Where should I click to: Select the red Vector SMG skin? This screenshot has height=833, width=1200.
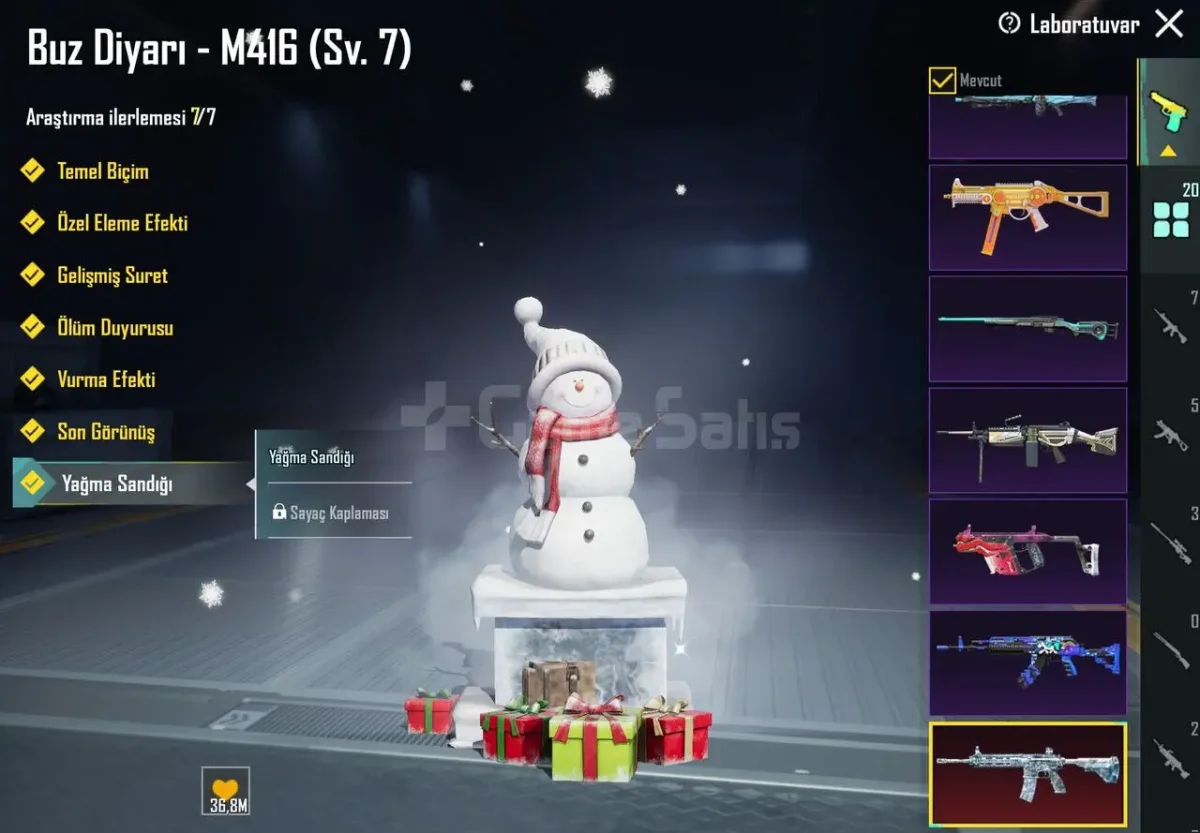[x=1027, y=551]
